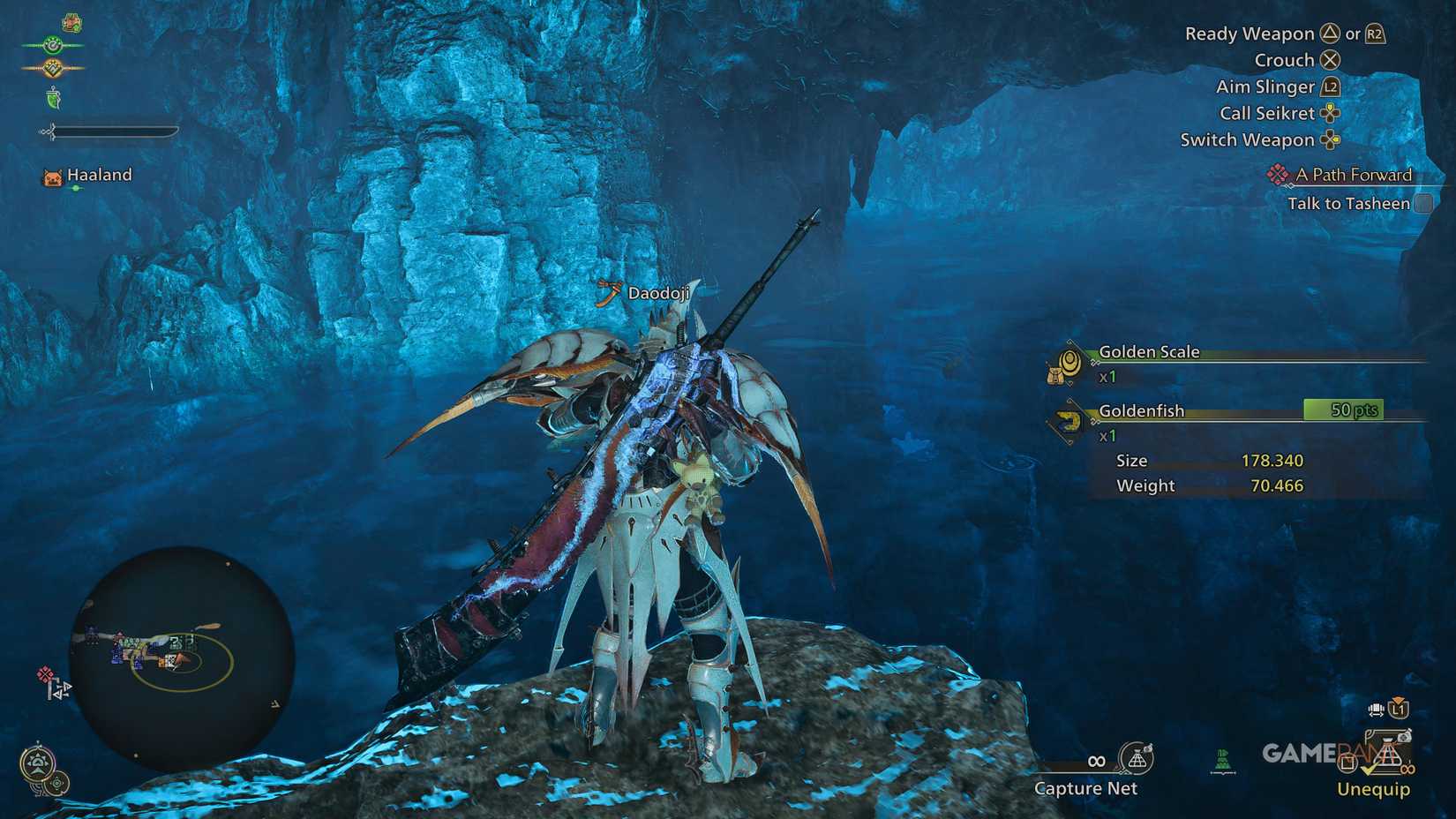Toggle the radial menu compass at bottom left
The height and width of the screenshot is (819, 1456).
[38, 761]
